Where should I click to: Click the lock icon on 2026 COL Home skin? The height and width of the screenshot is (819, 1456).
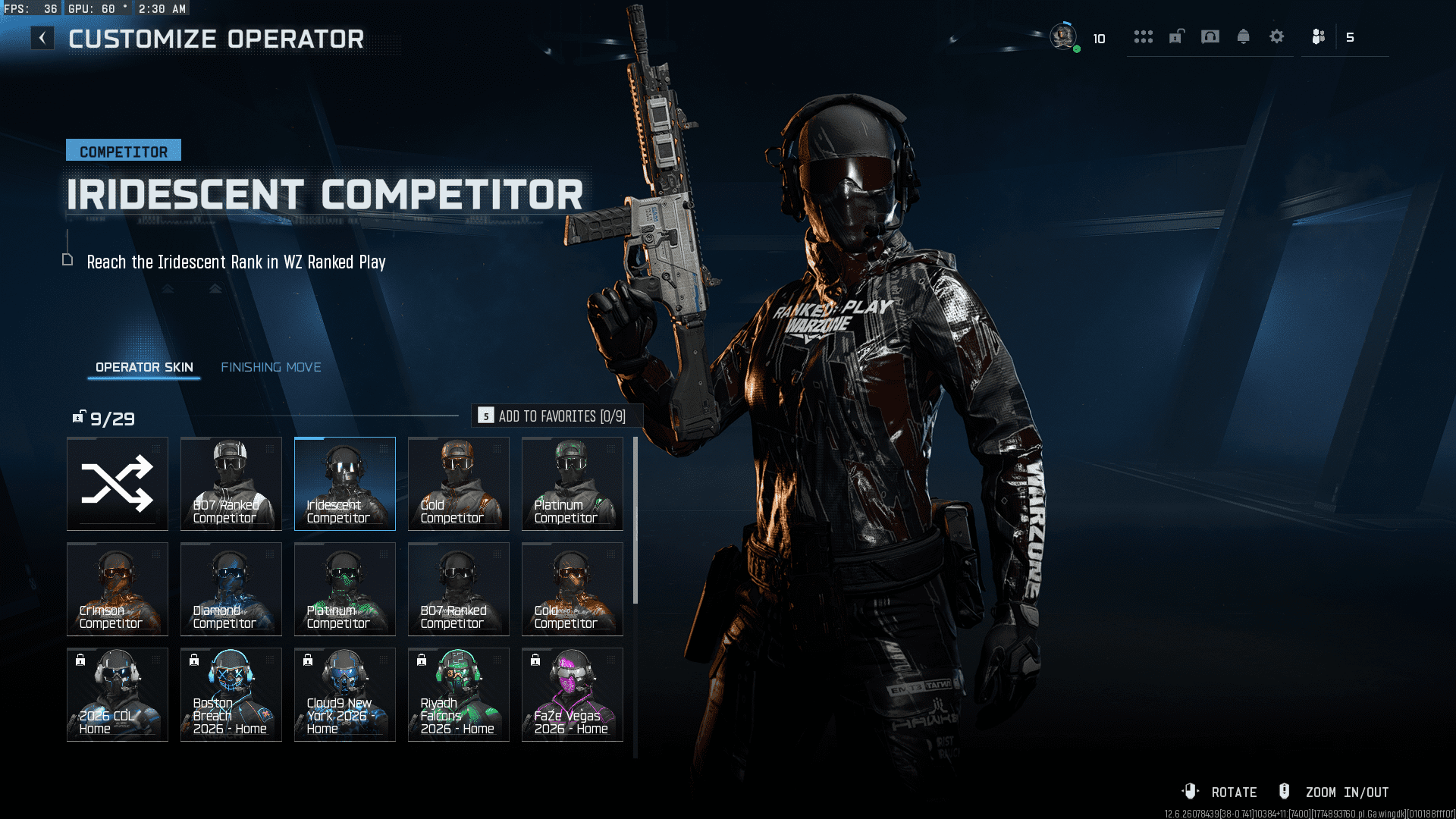(x=79, y=660)
